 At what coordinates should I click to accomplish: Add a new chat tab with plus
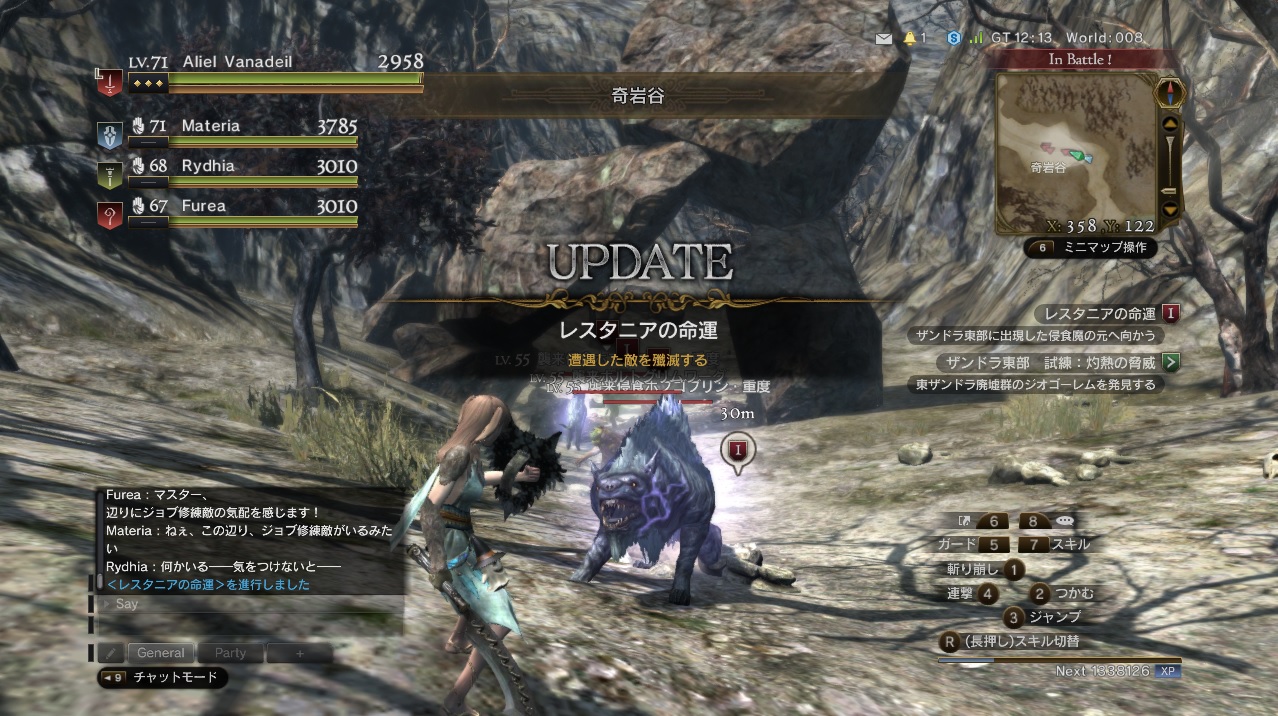(299, 653)
